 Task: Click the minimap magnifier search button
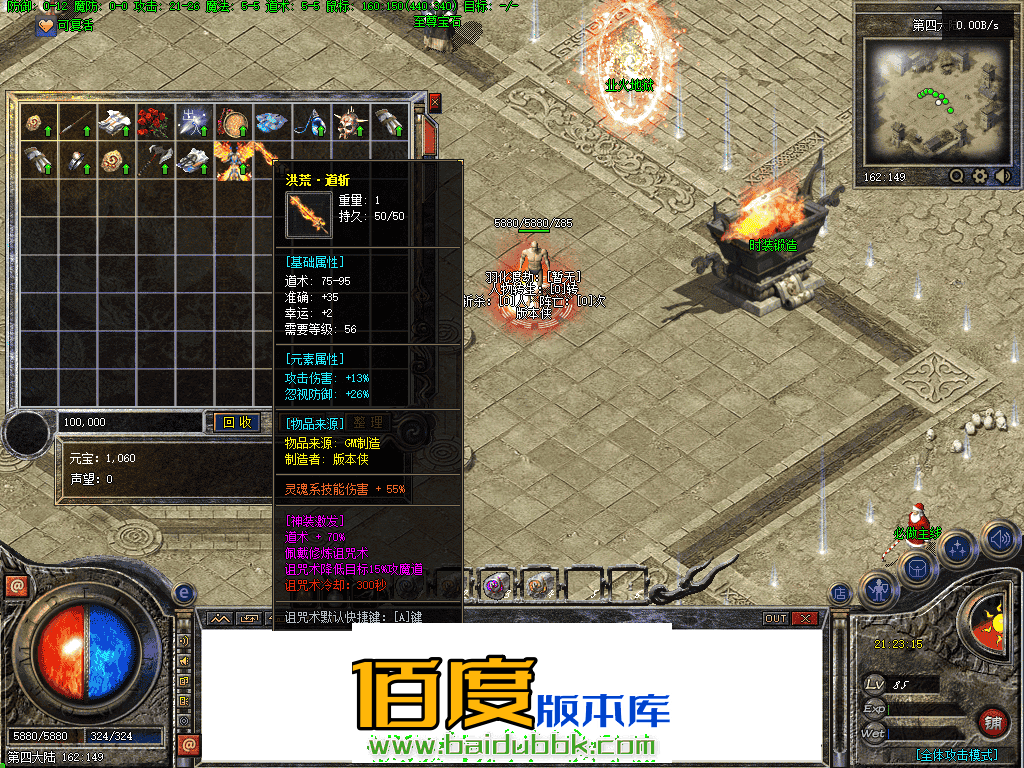(x=957, y=176)
